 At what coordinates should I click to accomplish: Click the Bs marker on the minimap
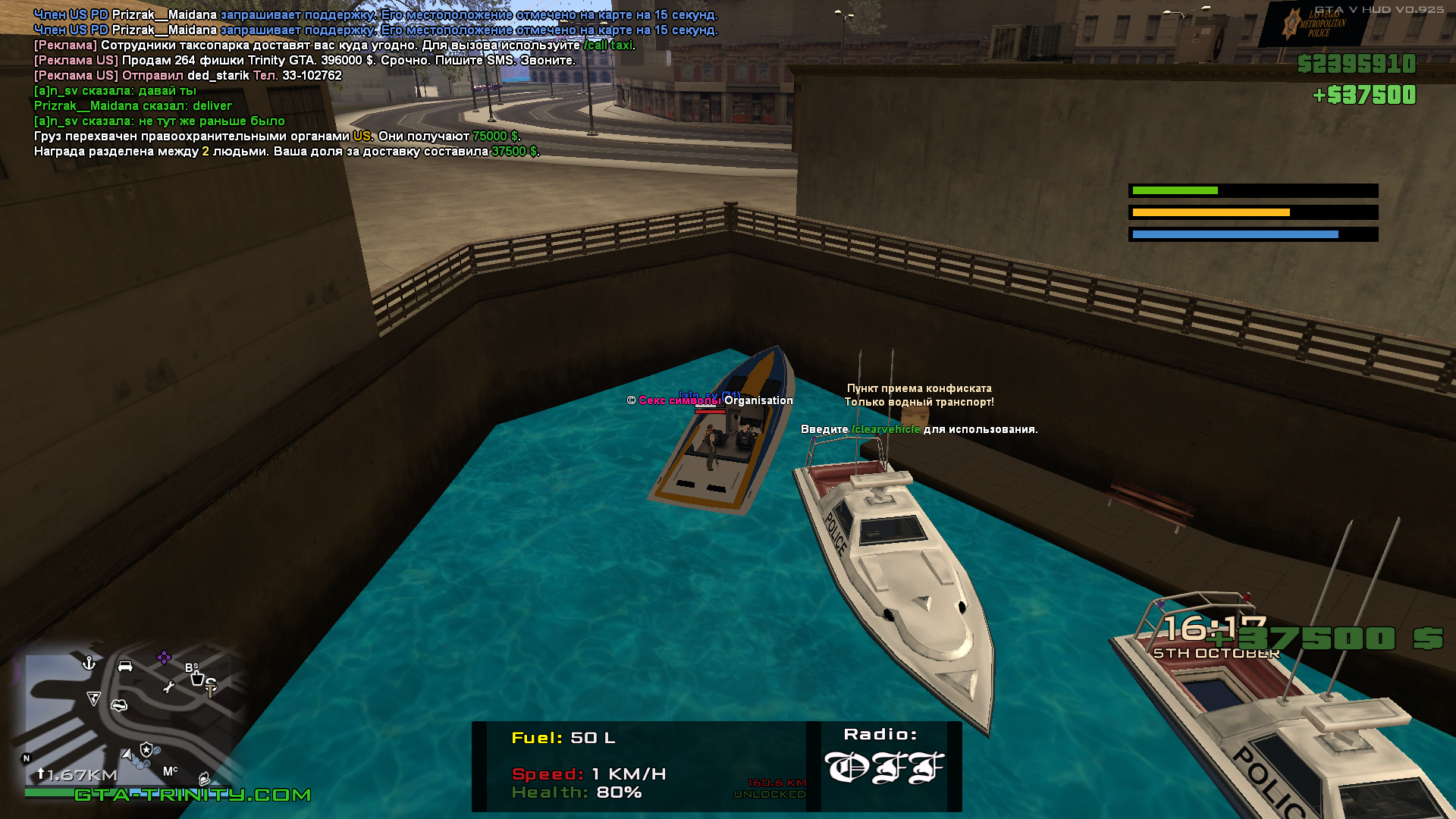(192, 667)
